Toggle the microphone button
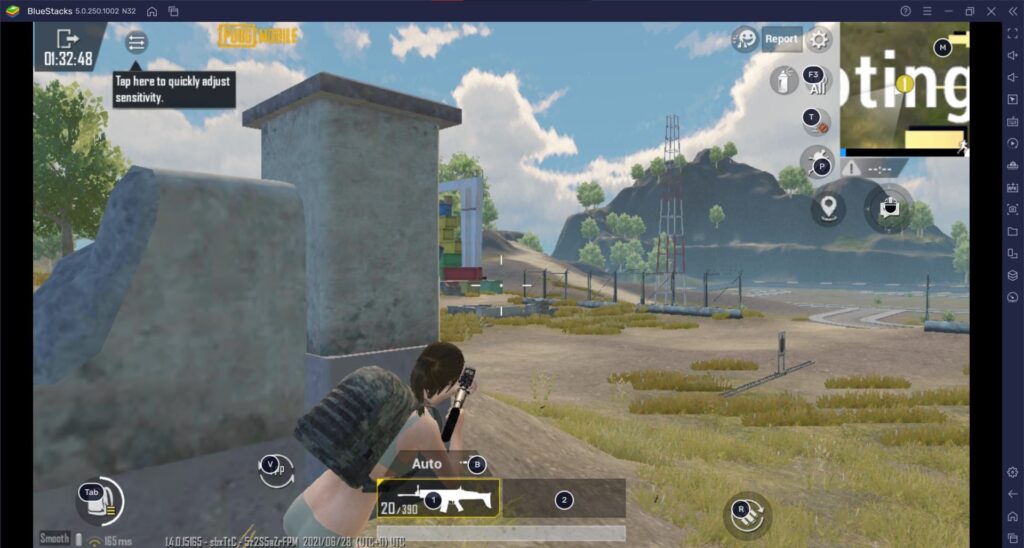 816,121
